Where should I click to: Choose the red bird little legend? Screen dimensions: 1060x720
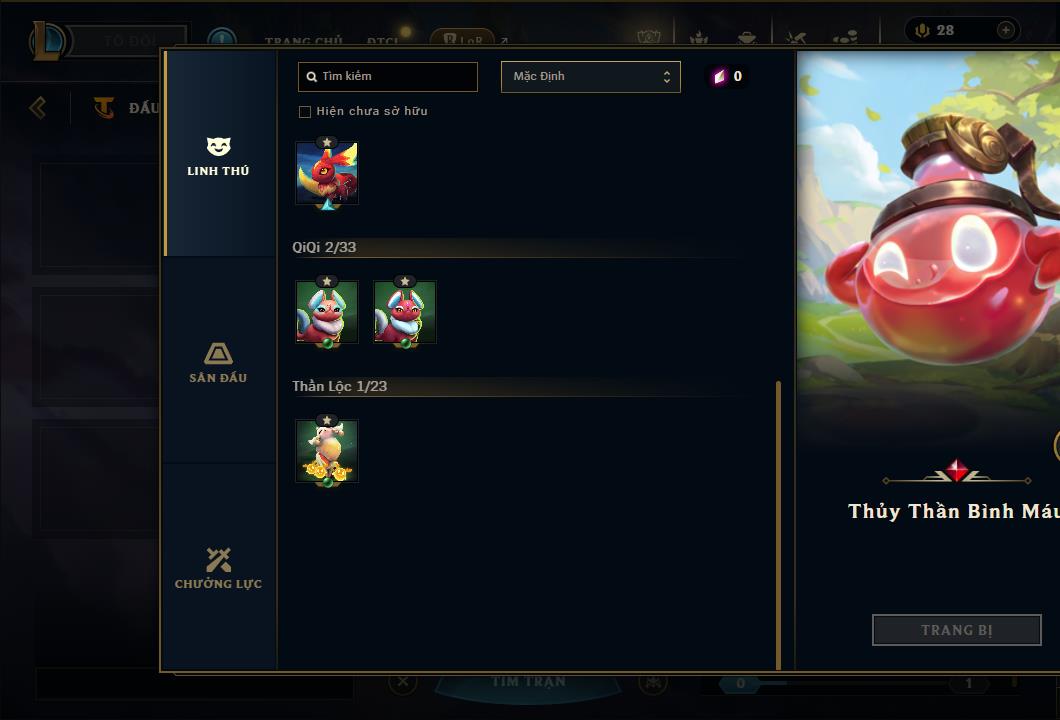pos(327,173)
